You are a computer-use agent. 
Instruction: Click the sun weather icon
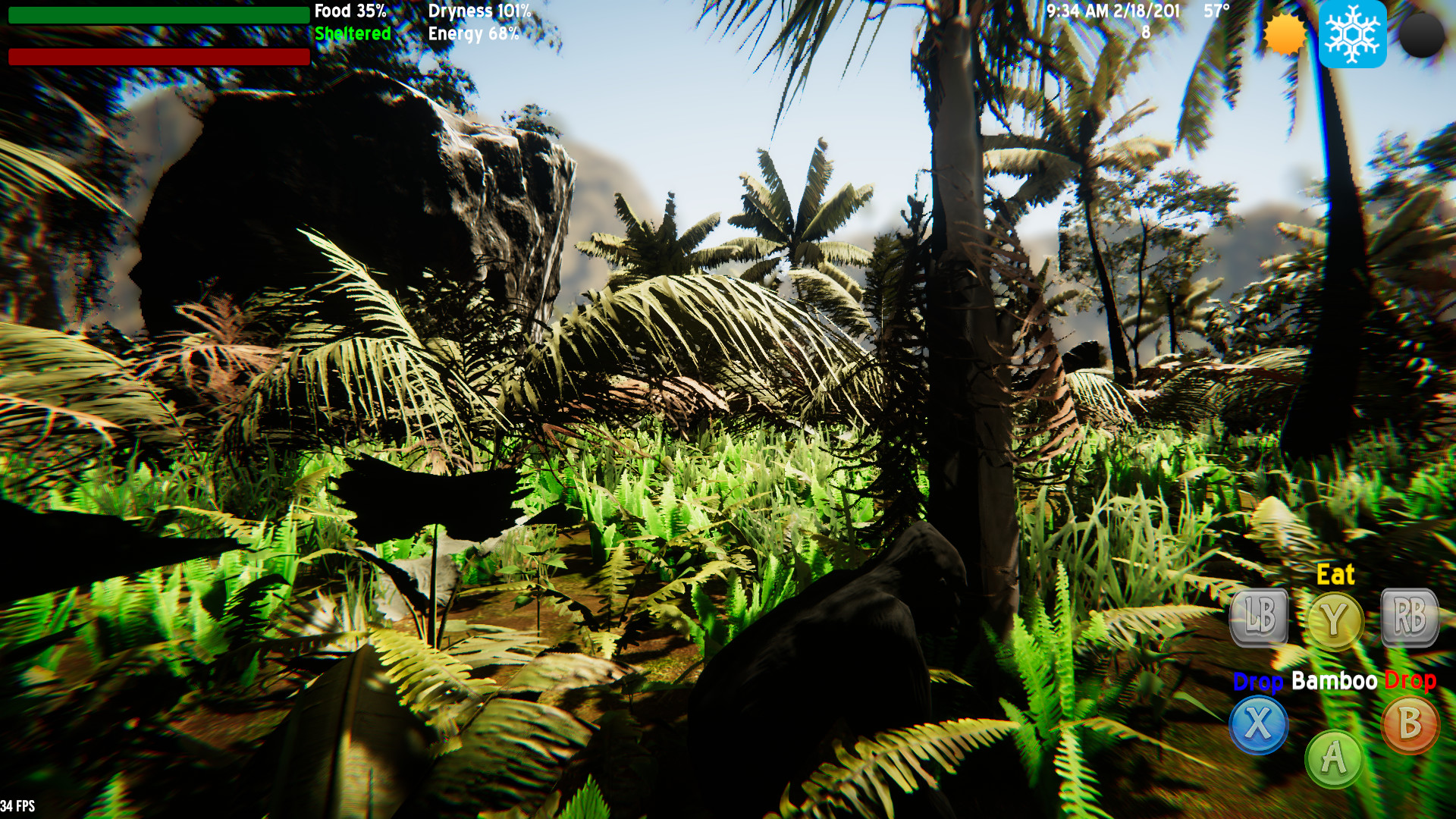[x=1284, y=33]
